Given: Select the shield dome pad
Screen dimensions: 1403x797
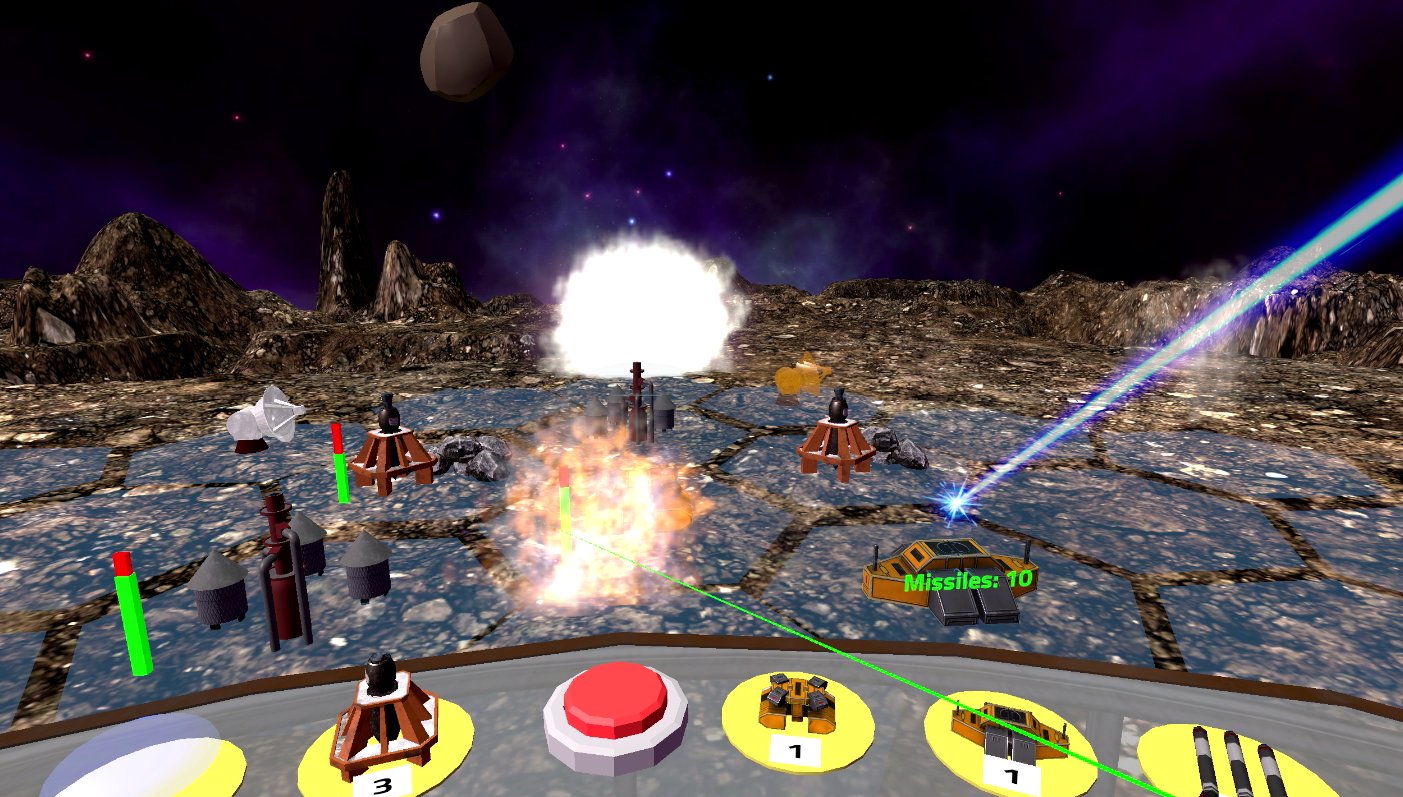Looking at the screenshot, I should 140,758.
